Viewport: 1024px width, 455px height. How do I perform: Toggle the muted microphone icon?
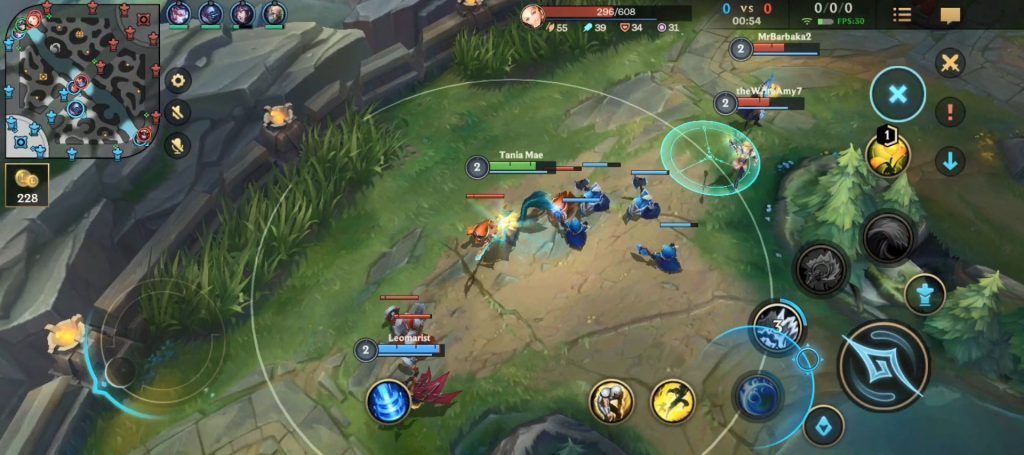tap(179, 145)
